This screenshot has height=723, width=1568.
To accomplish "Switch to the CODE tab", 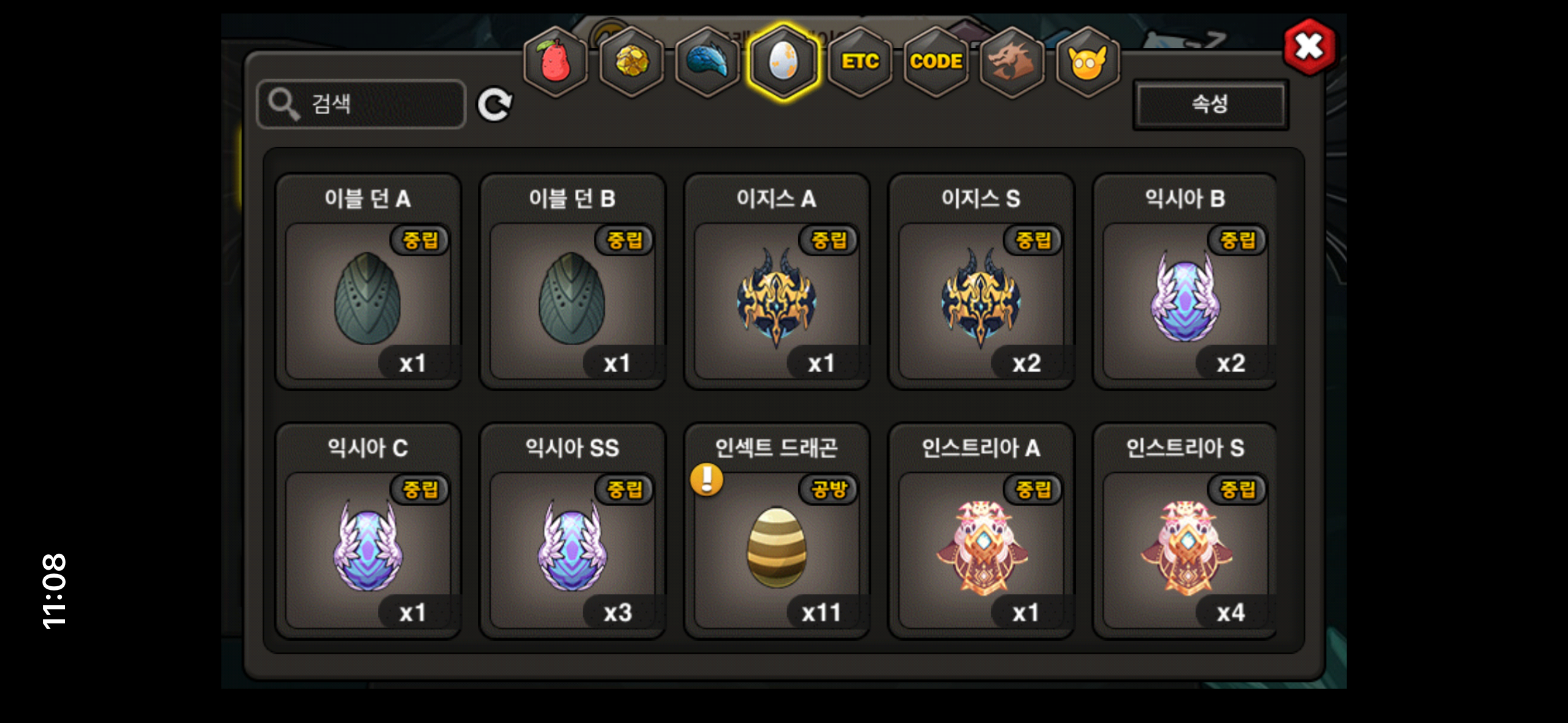I will pos(936,61).
